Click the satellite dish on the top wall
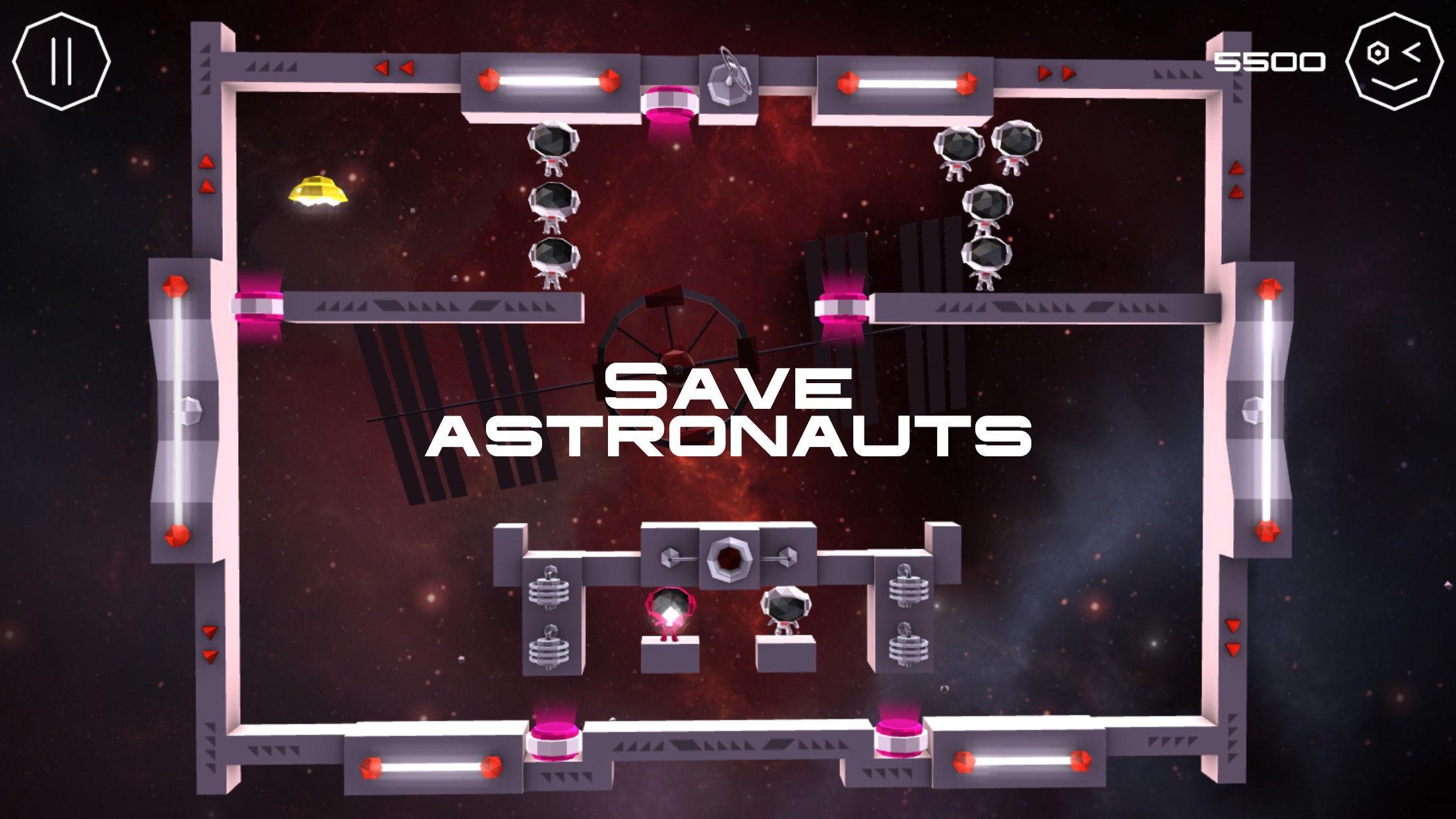The height and width of the screenshot is (819, 1456). point(727,78)
